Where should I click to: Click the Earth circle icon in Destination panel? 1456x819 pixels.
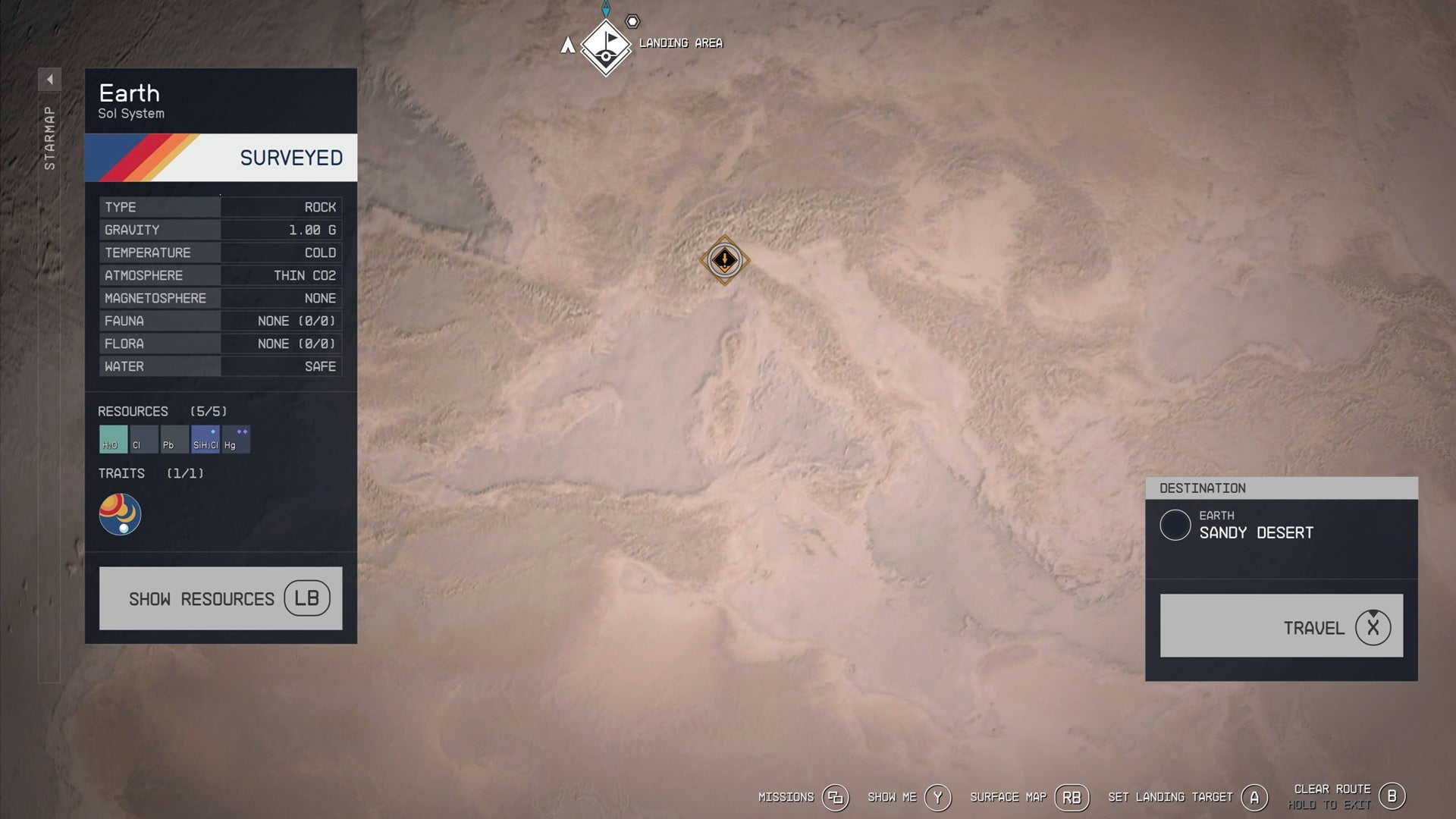click(1175, 526)
